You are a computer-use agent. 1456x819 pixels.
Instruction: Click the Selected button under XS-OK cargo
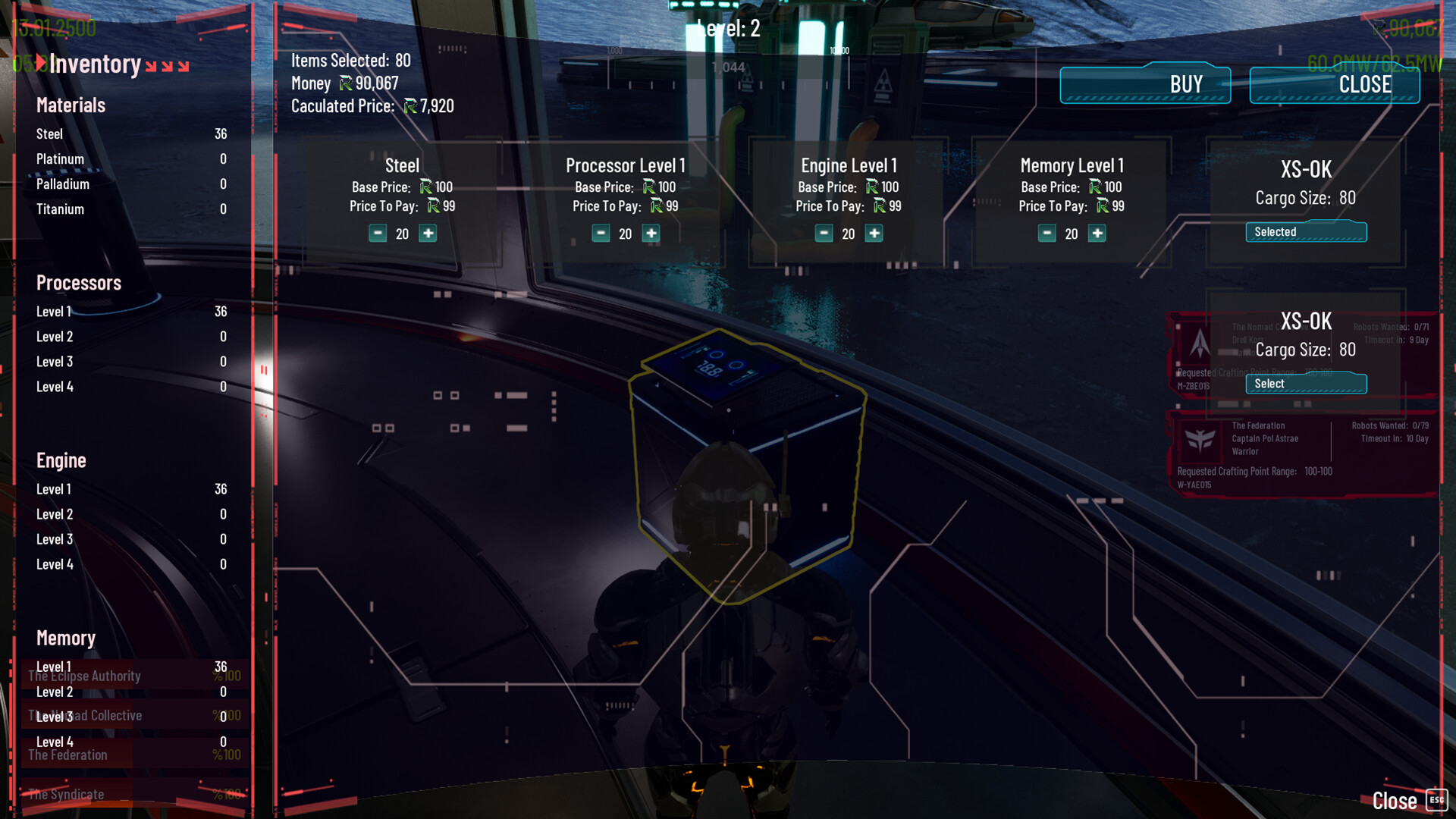pos(1306,232)
